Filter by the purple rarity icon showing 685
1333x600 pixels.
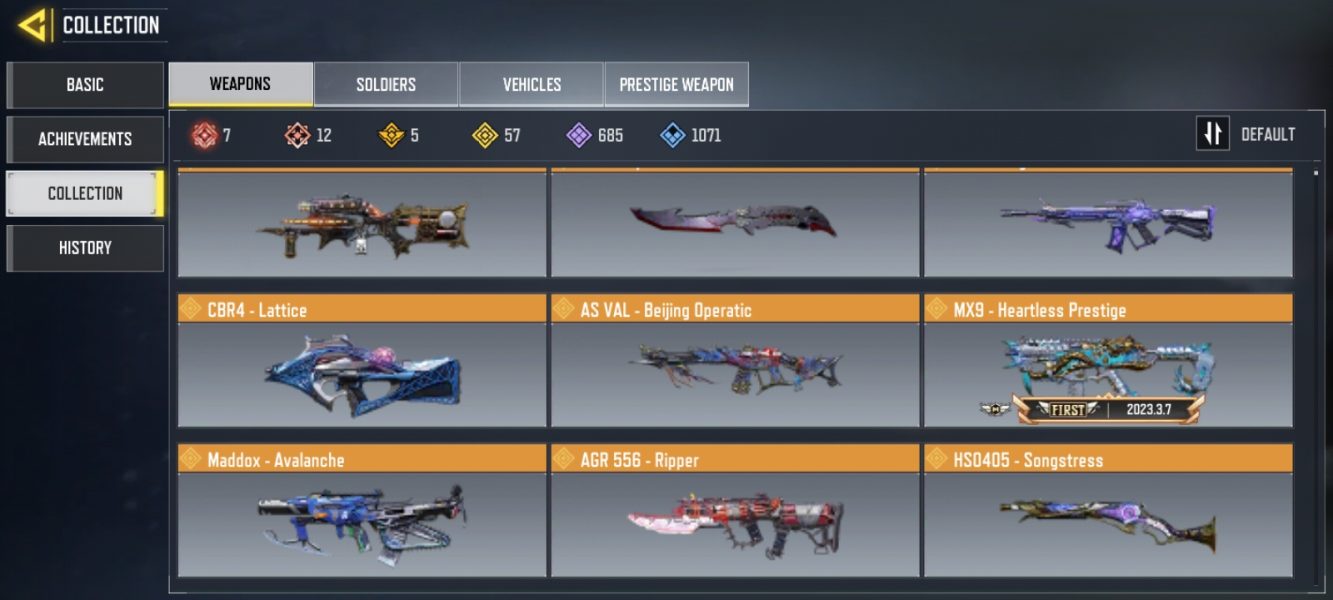click(x=580, y=135)
